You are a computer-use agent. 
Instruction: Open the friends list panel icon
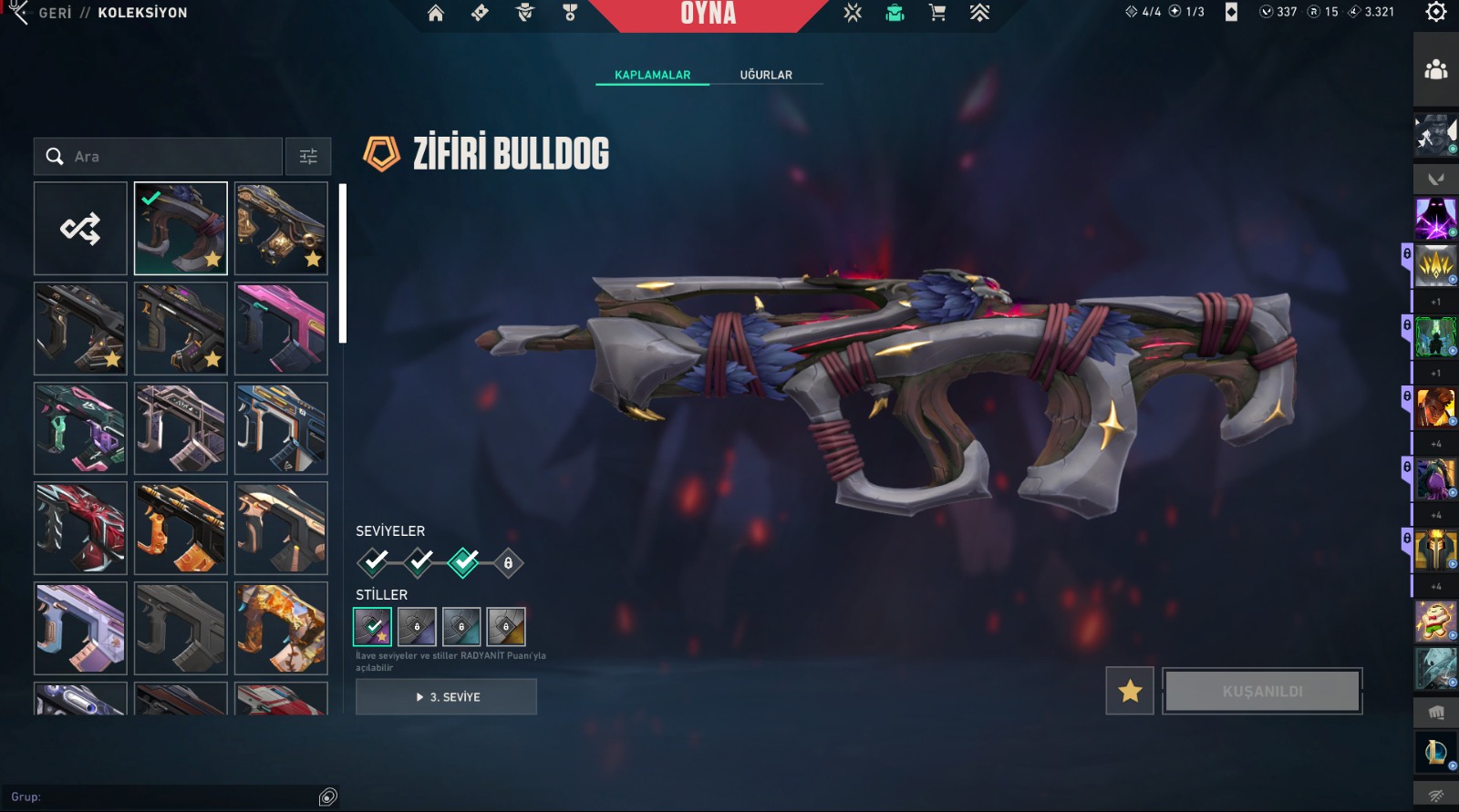click(x=1436, y=69)
